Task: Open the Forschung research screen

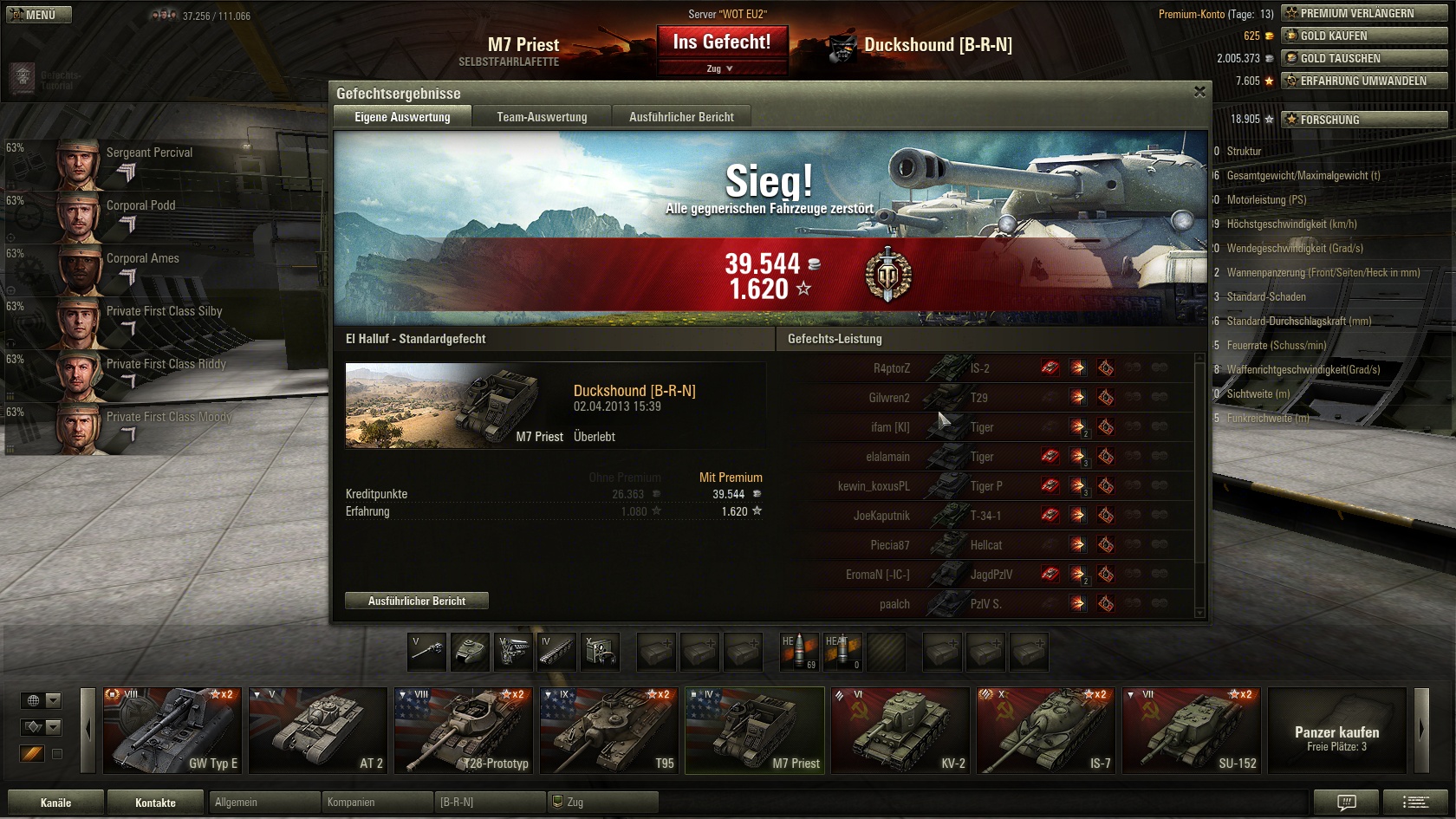Action: [1363, 120]
